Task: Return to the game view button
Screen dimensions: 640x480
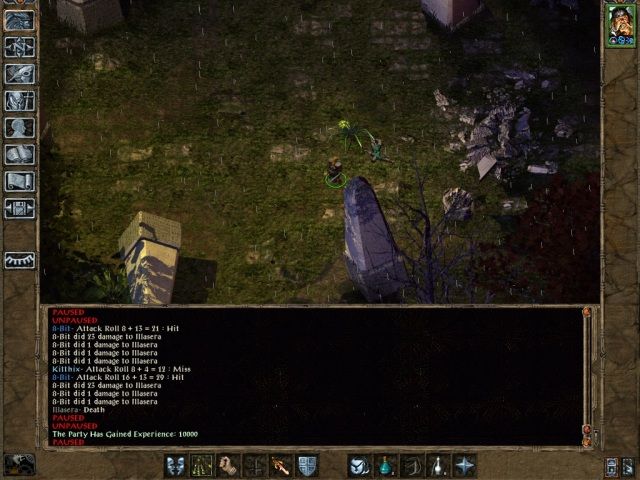Action: click(x=19, y=20)
